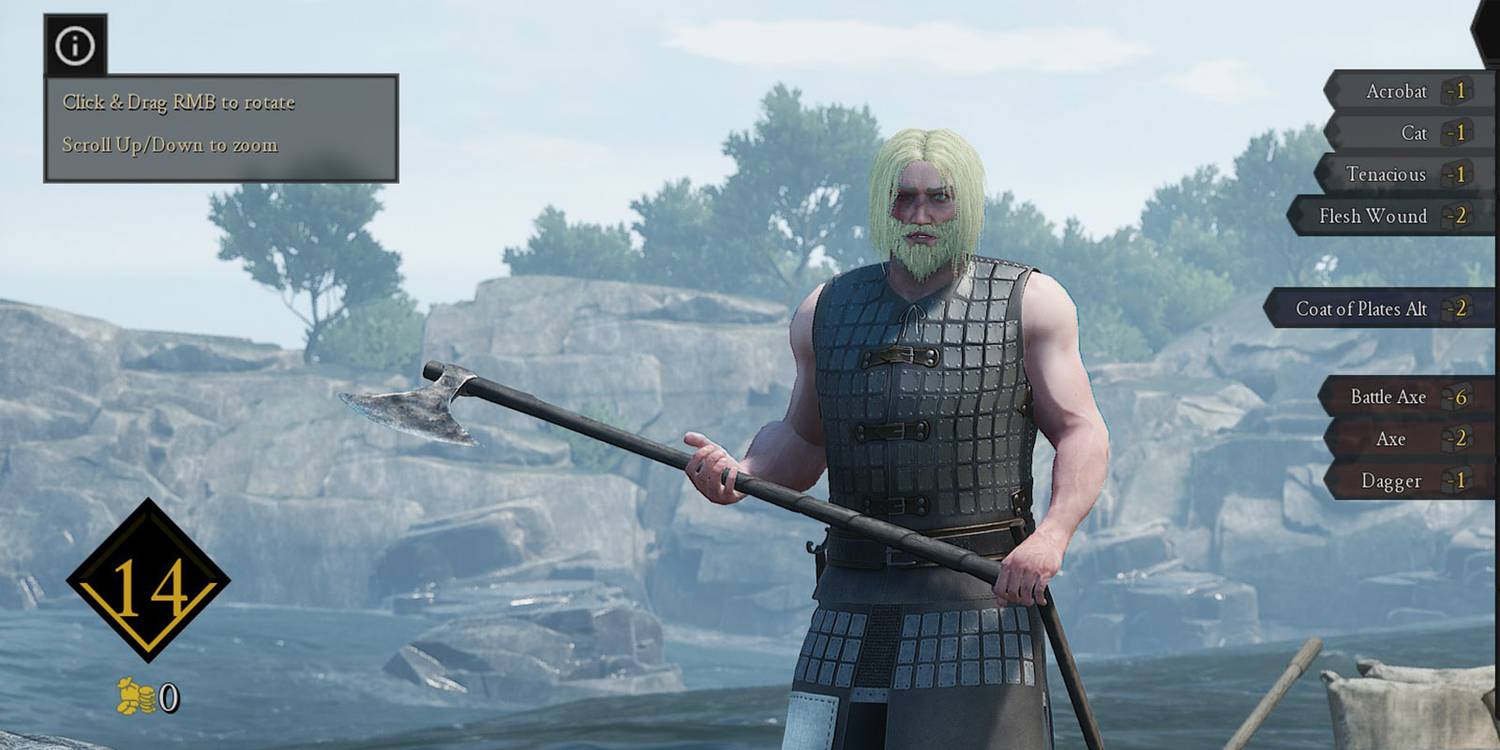1500x750 pixels.
Task: Click the character's equipped battle axe model
Action: tap(420, 410)
